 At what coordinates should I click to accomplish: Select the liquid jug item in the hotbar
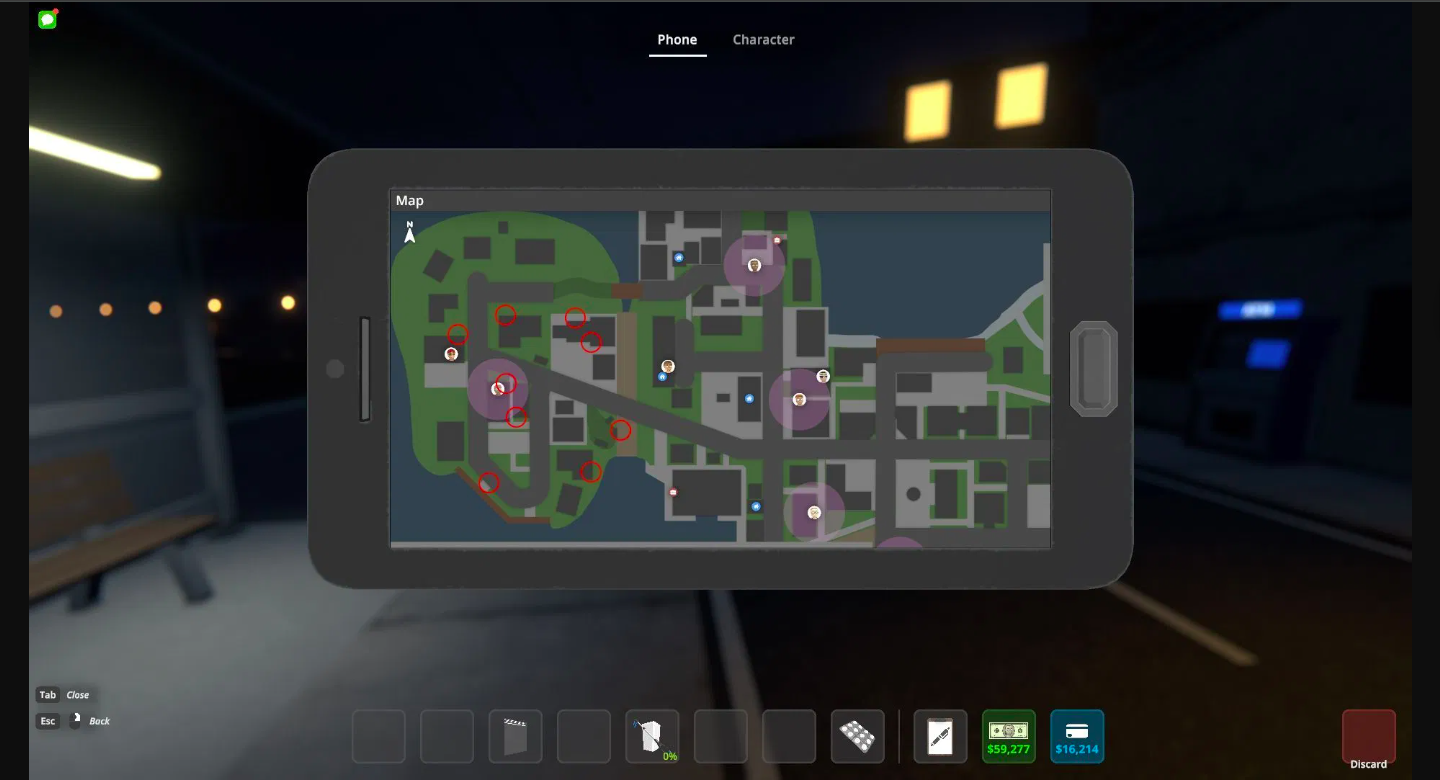coord(649,733)
